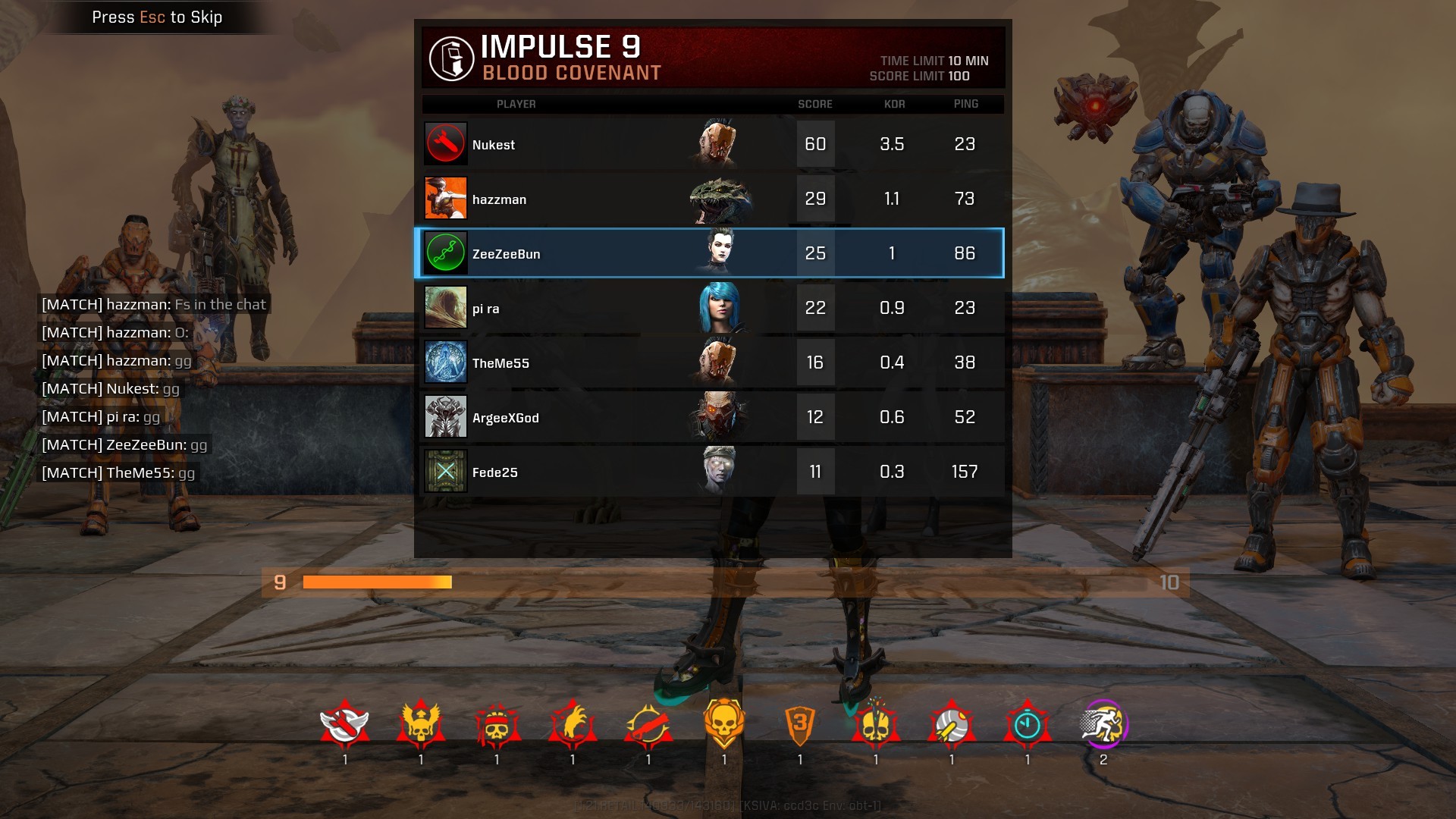This screenshot has width=1456, height=819.
Task: Click Nukest's red rocket avatar icon
Action: [445, 143]
